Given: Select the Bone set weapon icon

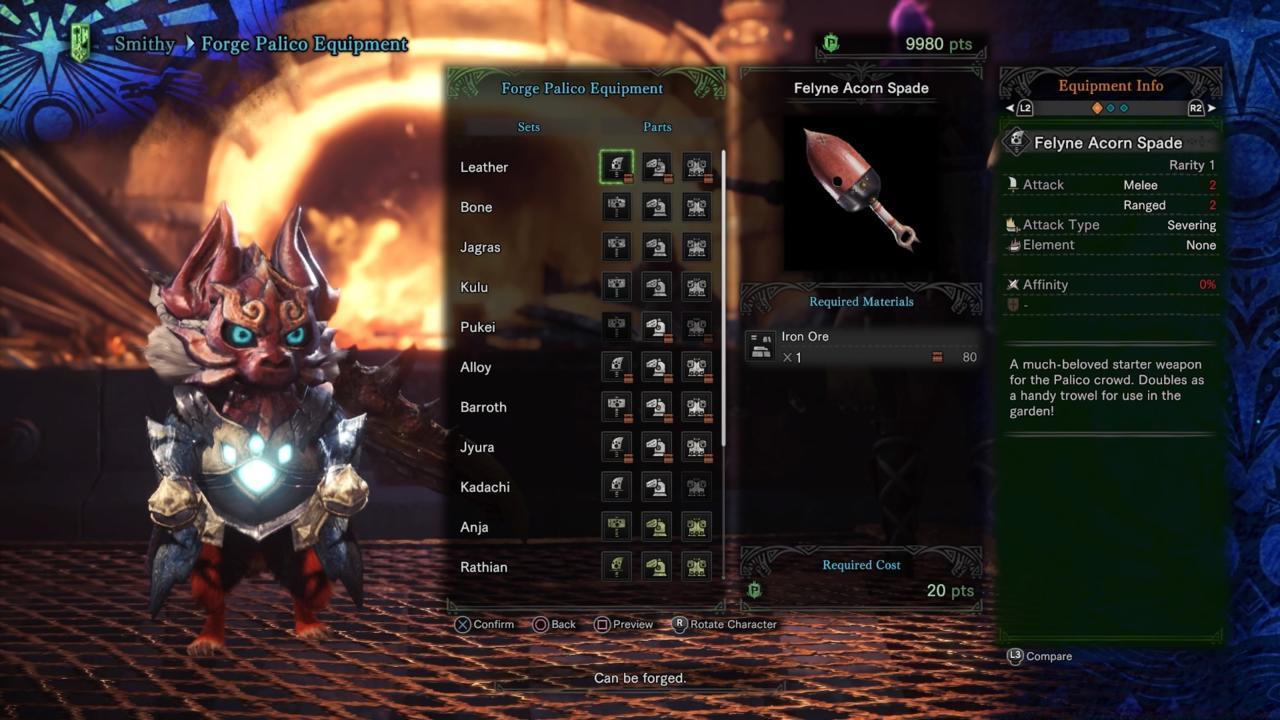Looking at the screenshot, I should click(617, 207).
